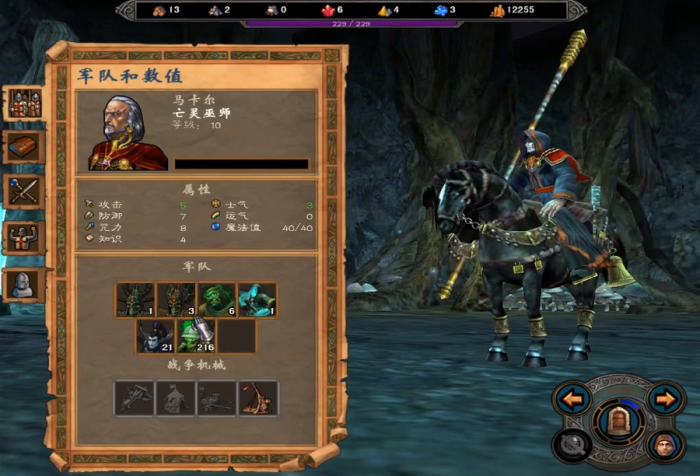This screenshot has height=476, width=700.
Task: Open the crossed sword and wand tab
Action: 24,191
